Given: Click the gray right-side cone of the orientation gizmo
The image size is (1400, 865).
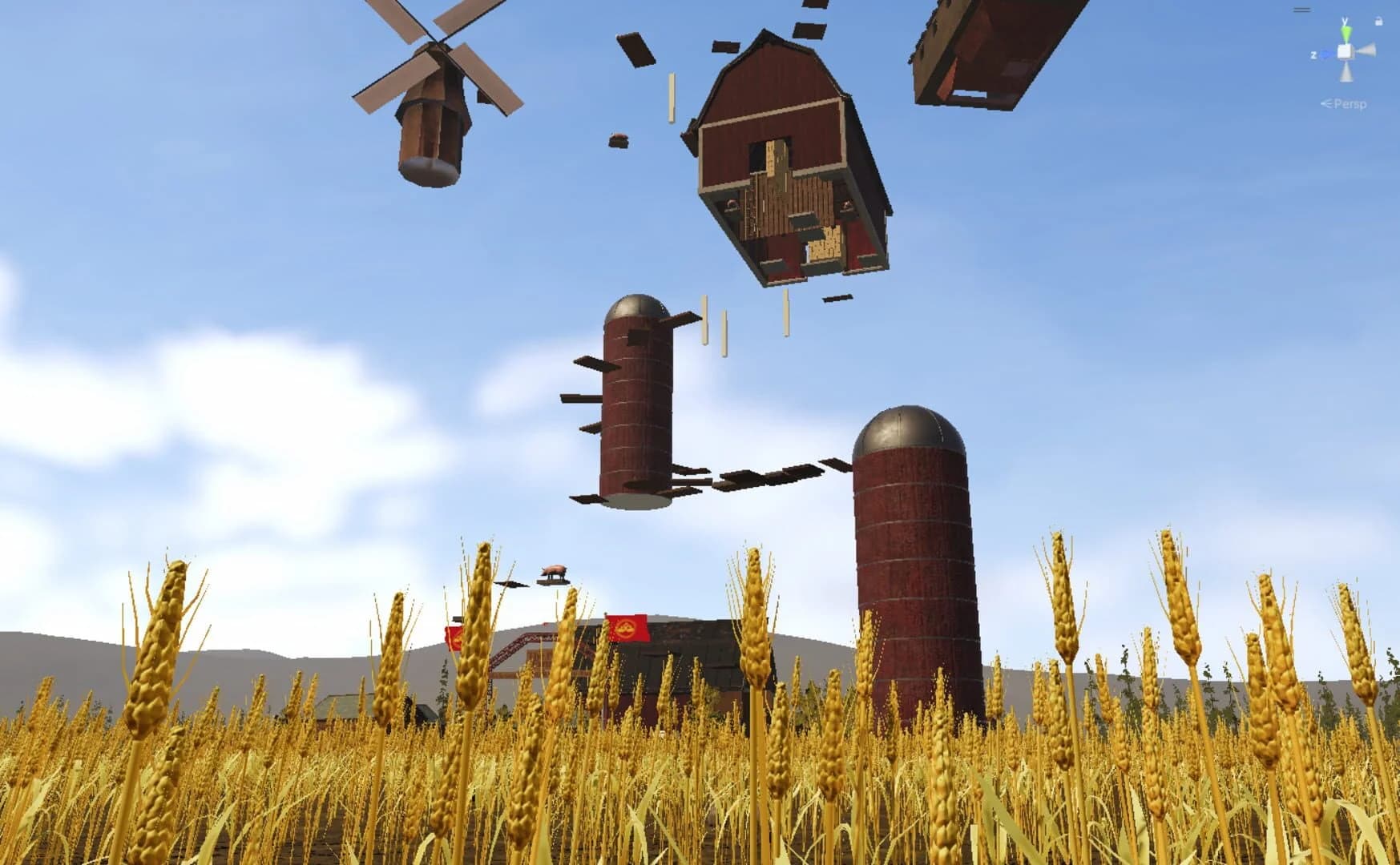Looking at the screenshot, I should 1367,50.
